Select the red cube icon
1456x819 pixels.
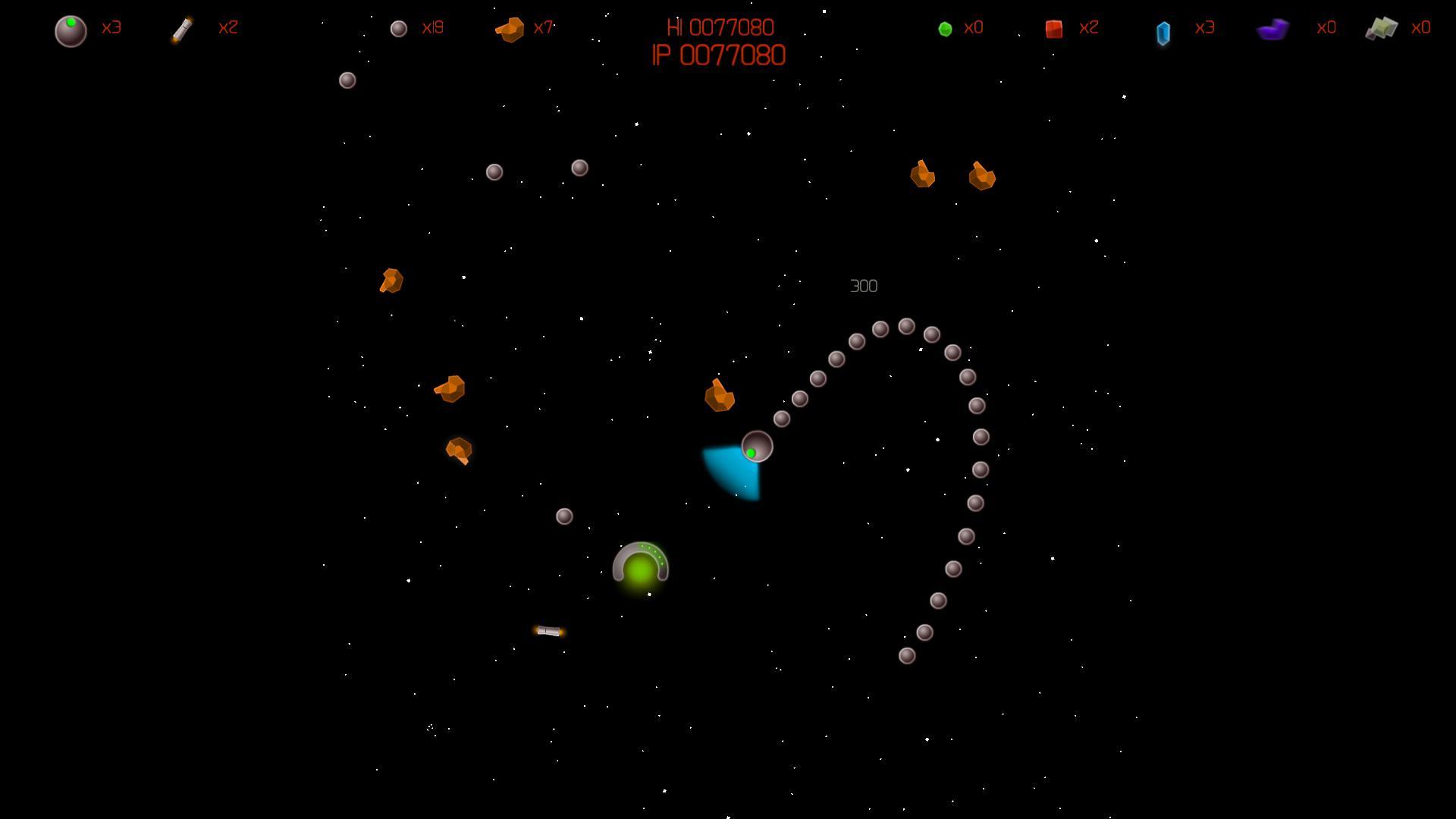(x=1053, y=29)
